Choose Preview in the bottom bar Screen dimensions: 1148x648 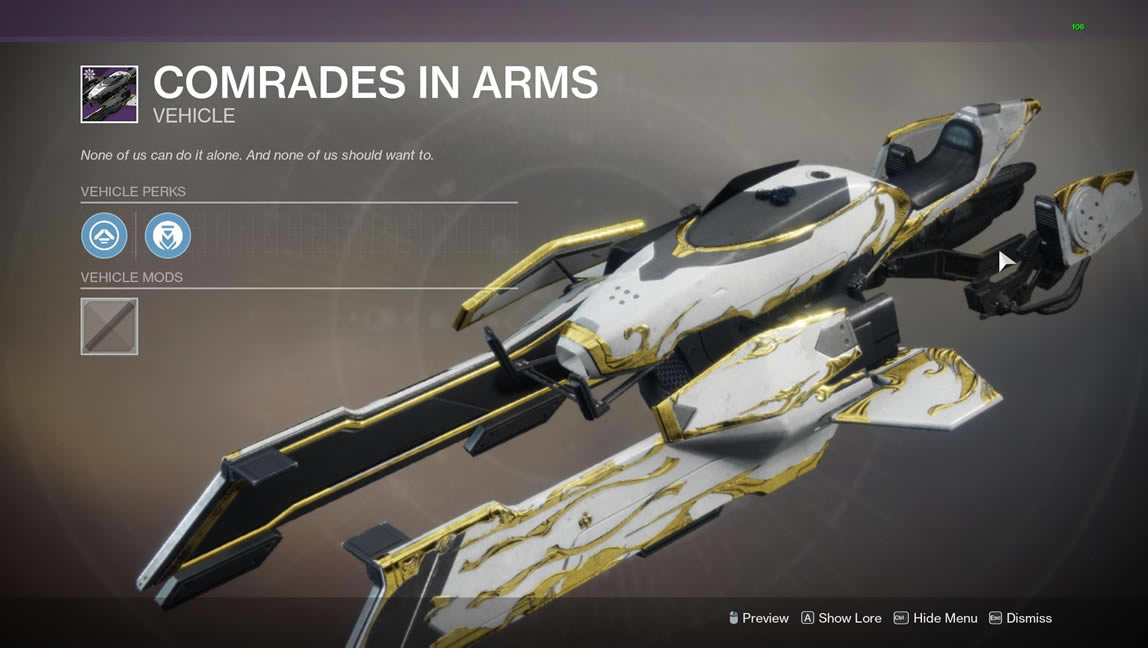(x=759, y=618)
